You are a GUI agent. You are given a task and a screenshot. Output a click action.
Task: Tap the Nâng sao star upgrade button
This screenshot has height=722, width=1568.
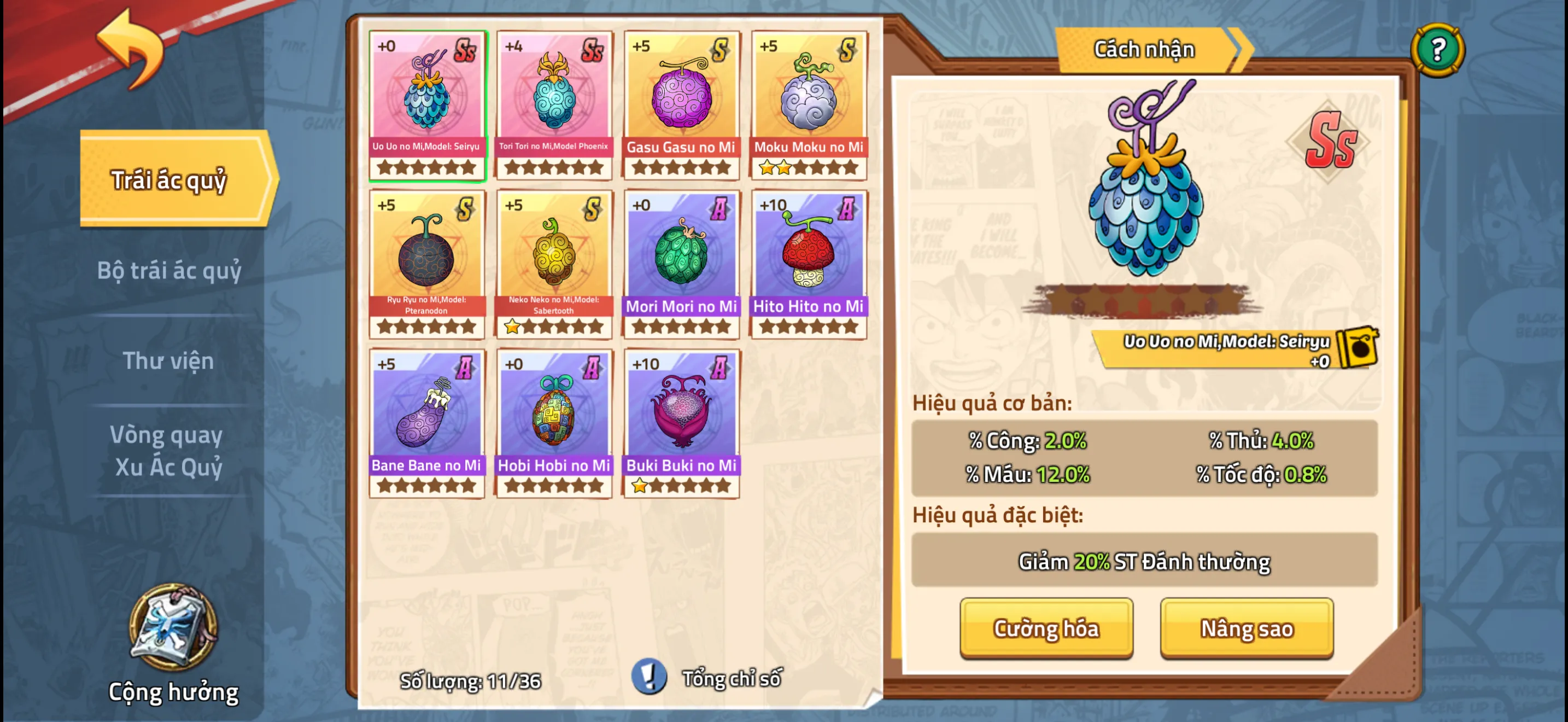1246,627
